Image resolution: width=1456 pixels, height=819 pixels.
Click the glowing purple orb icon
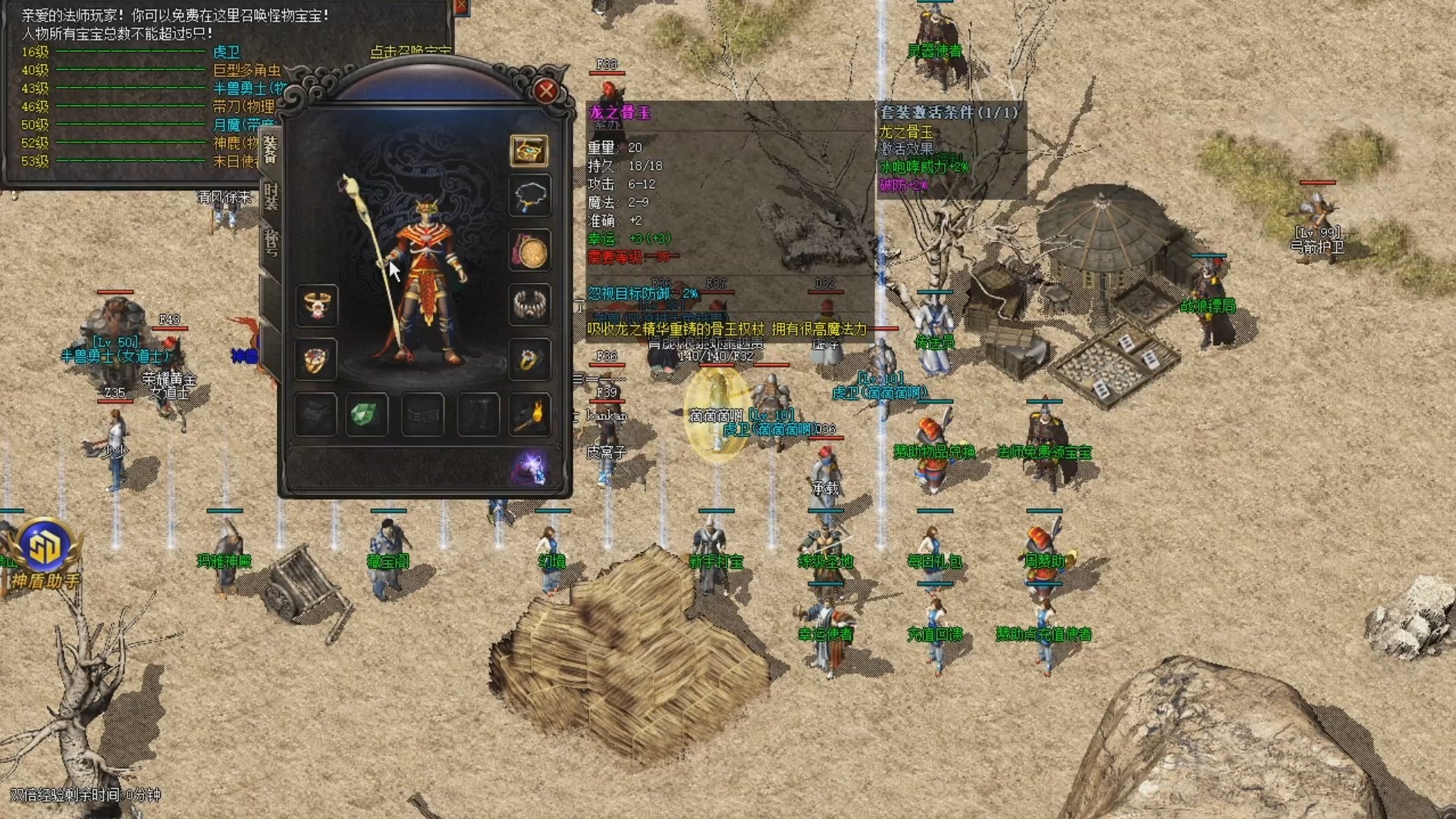pyautogui.click(x=530, y=467)
